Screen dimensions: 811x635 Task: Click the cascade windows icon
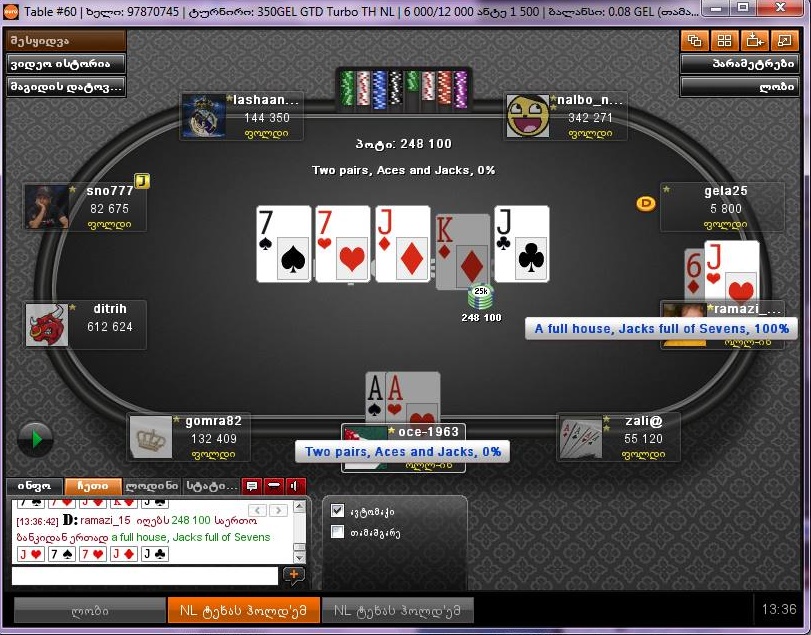coord(694,41)
